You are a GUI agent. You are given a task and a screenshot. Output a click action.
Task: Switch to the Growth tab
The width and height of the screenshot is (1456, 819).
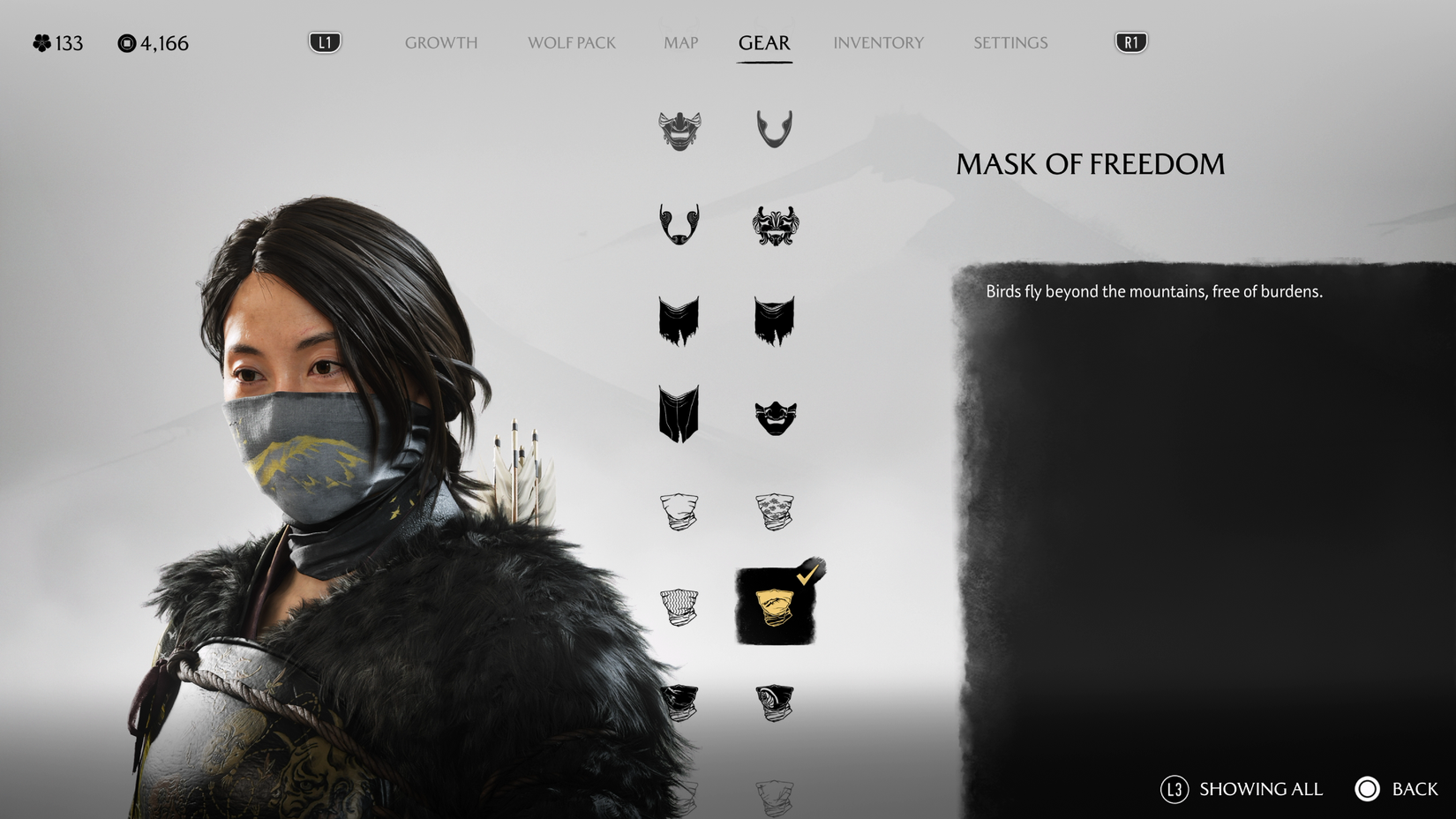440,42
